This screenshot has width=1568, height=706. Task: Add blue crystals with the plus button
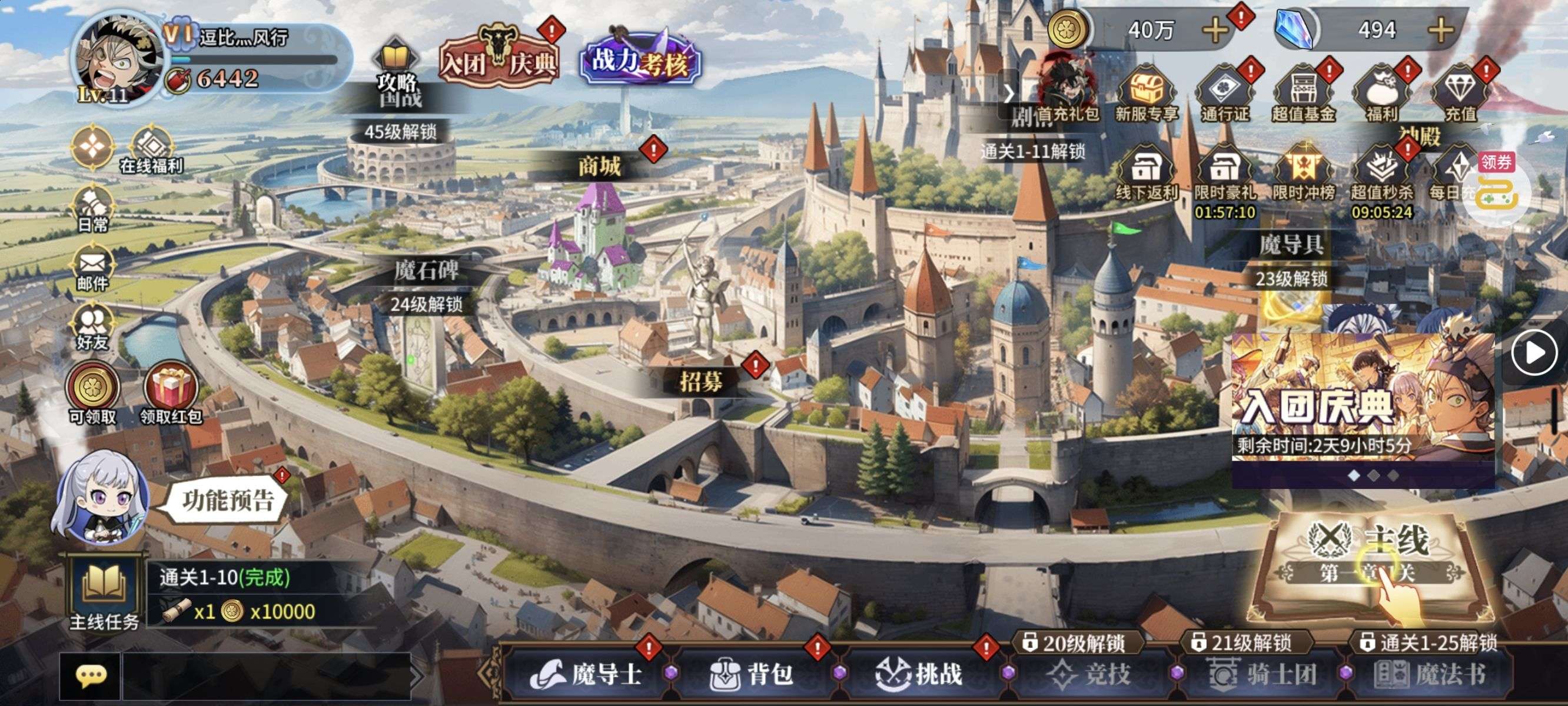(x=1441, y=30)
